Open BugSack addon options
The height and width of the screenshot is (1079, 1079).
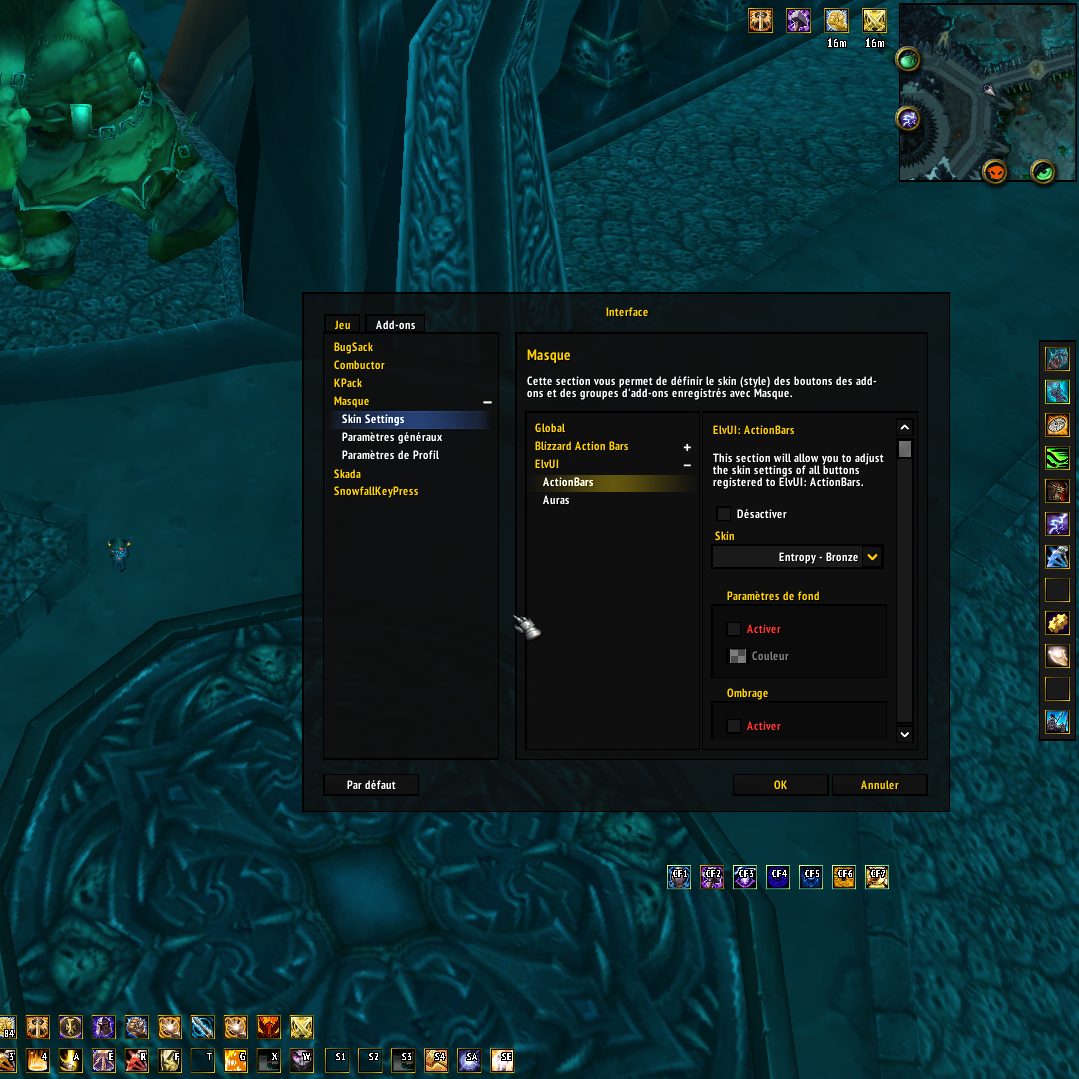[x=353, y=347]
